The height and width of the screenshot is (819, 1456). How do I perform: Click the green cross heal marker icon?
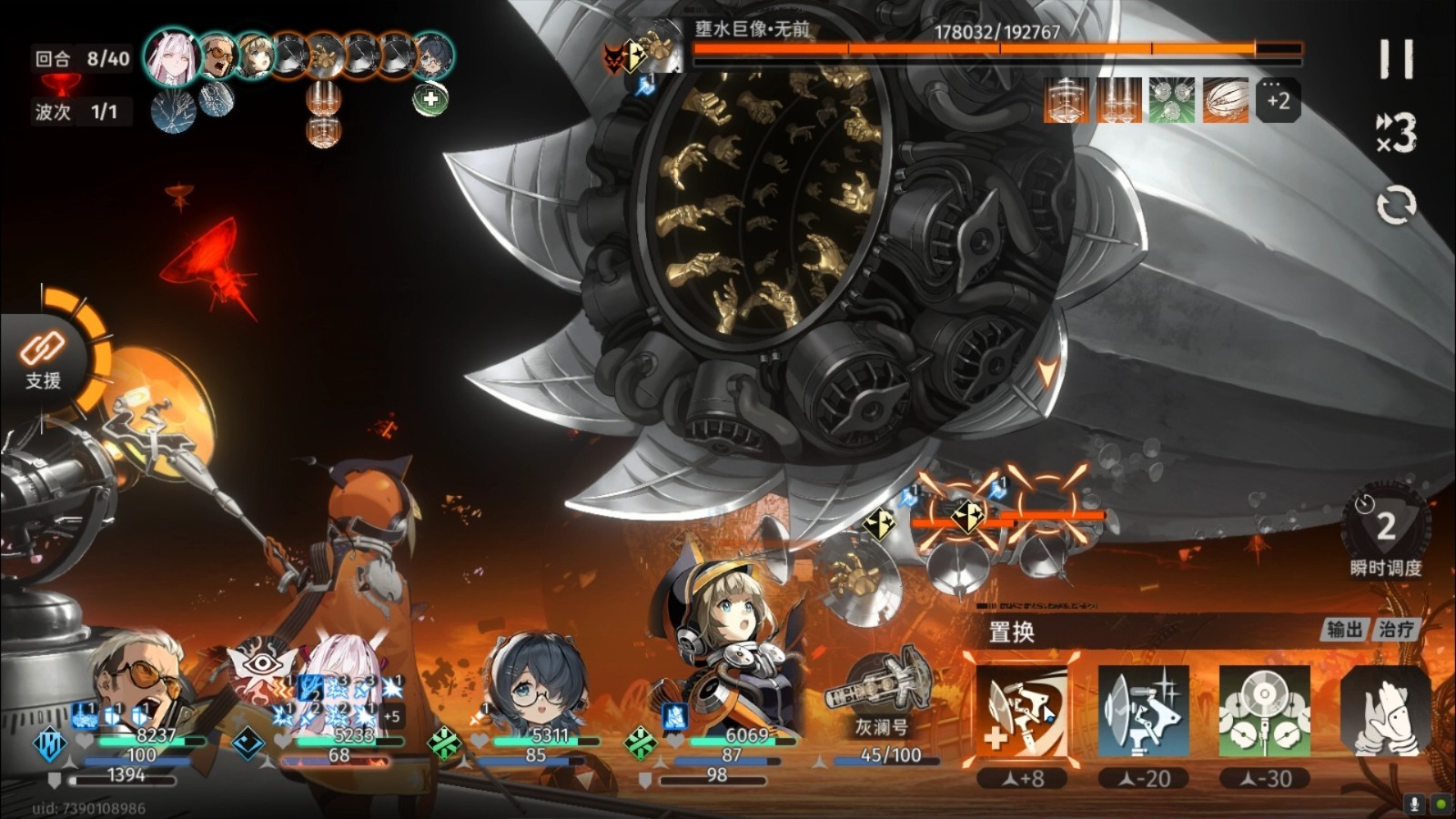(430, 98)
